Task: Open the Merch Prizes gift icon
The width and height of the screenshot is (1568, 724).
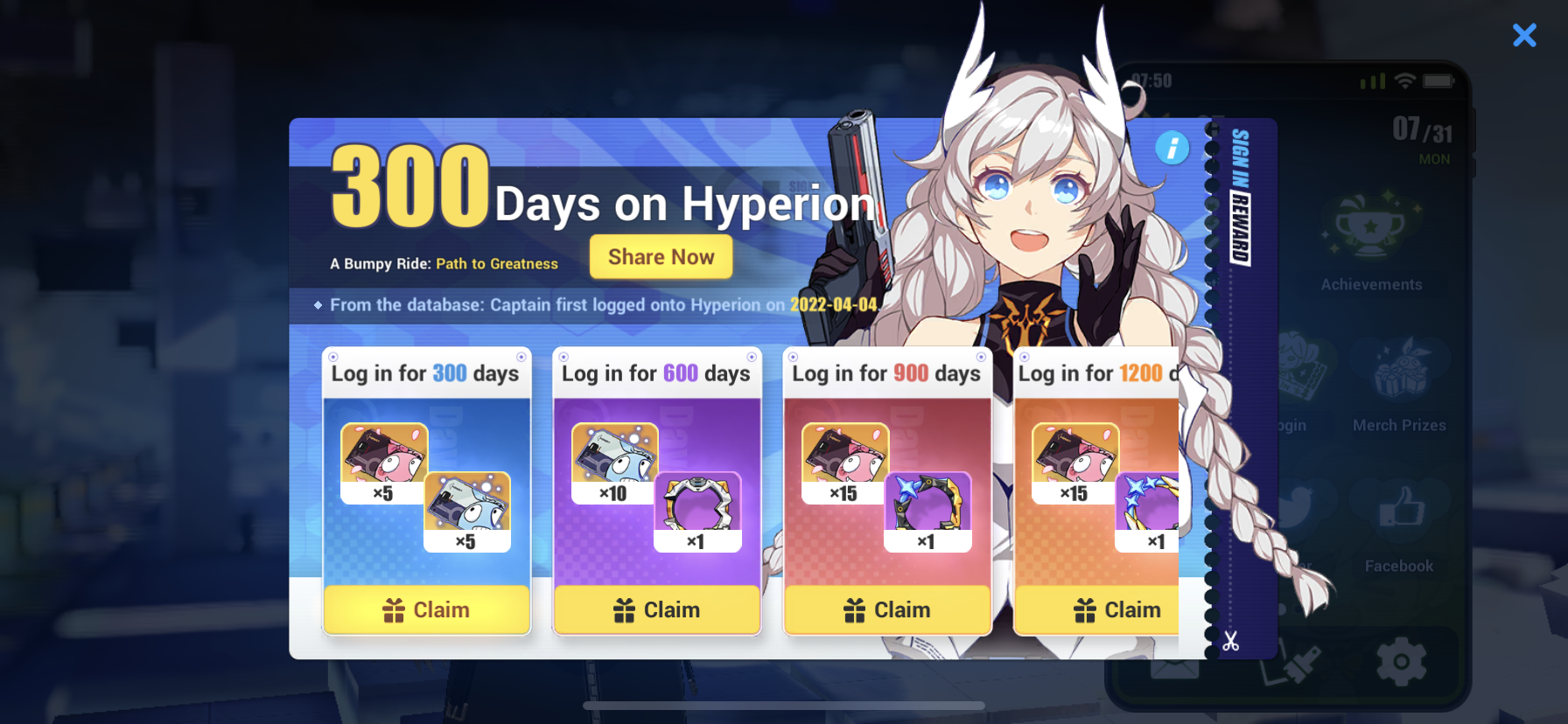Action: pos(1398,371)
